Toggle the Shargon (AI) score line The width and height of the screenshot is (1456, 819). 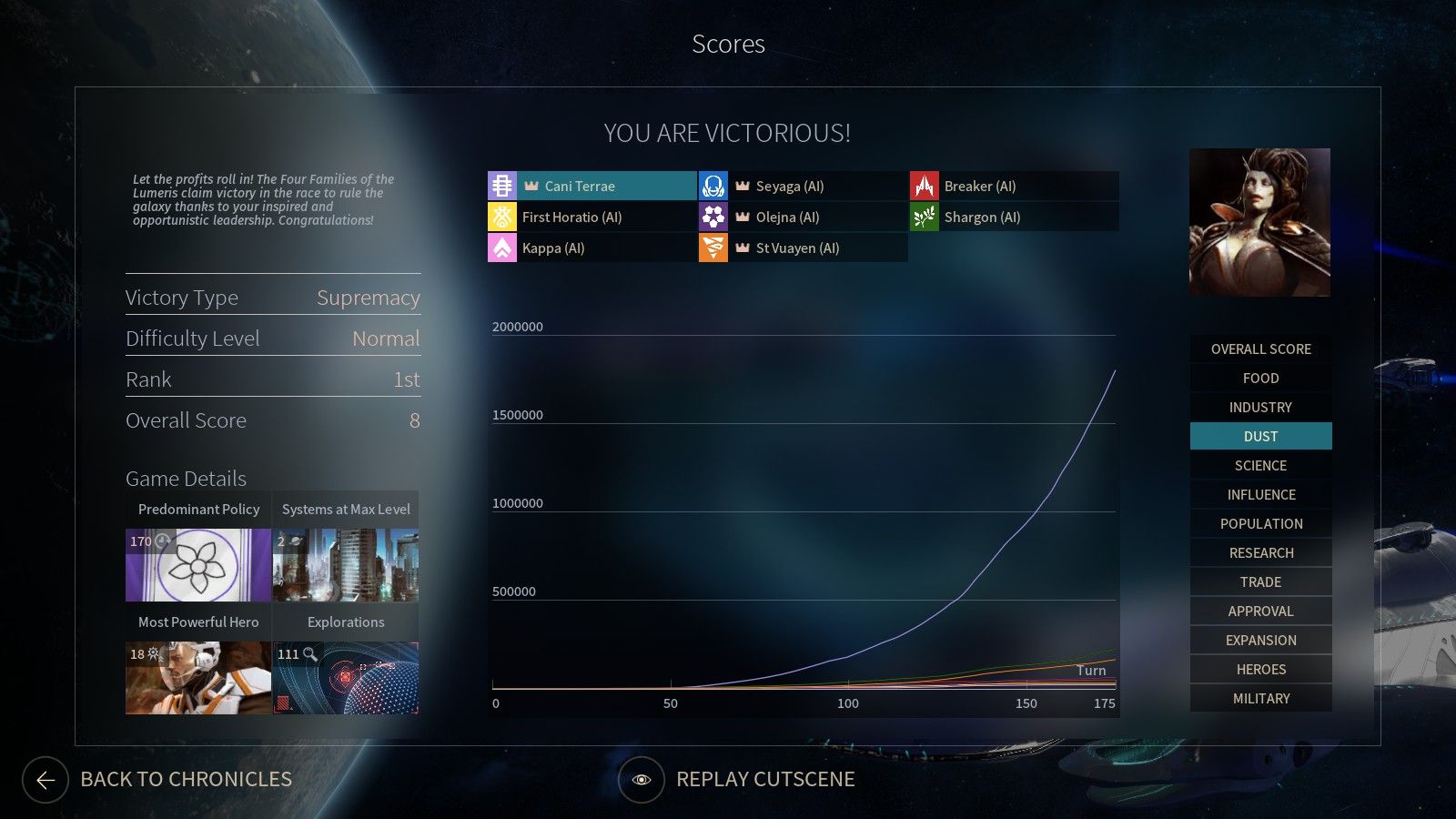pyautogui.click(x=983, y=217)
